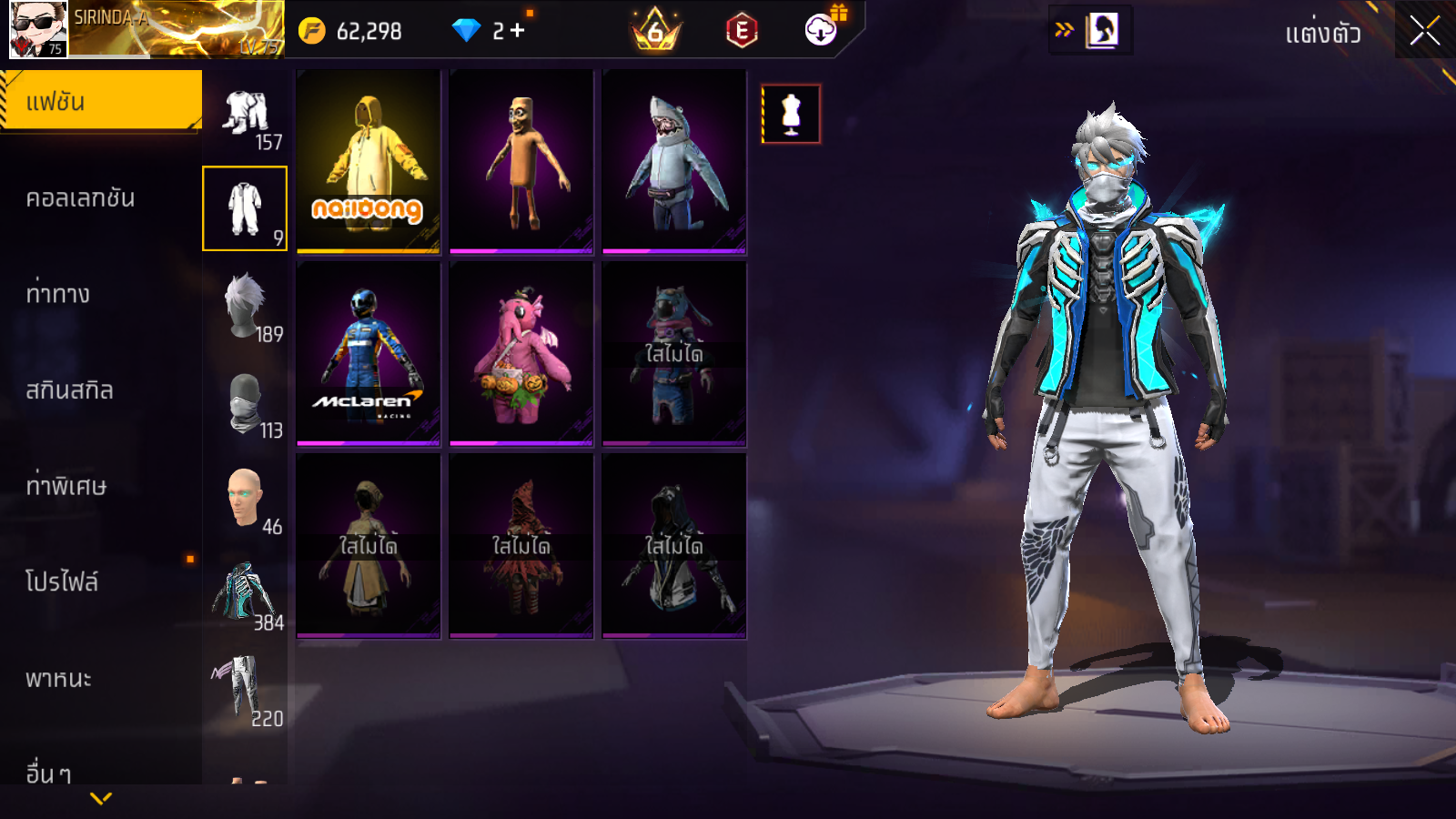The width and height of the screenshot is (1456, 819).
Task: Equip the yellow Nailoong hoodie costume
Action: click(369, 161)
